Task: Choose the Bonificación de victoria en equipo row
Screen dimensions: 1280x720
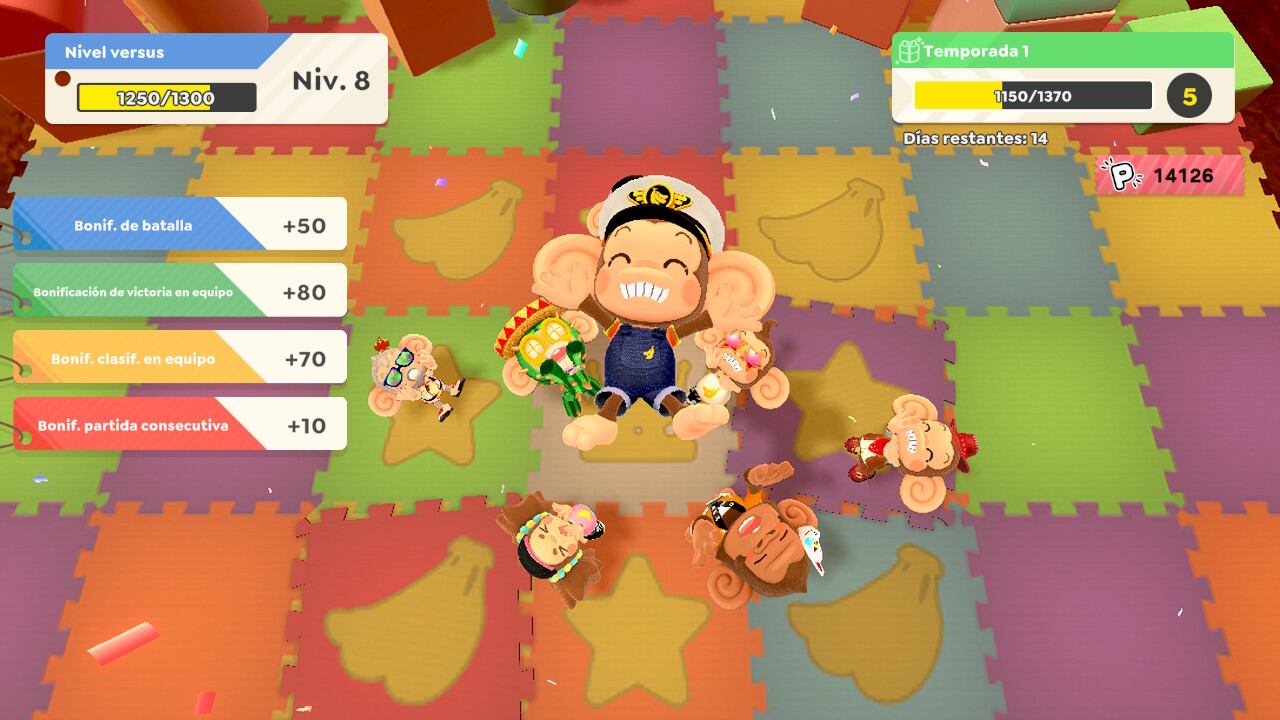Action: pos(180,292)
